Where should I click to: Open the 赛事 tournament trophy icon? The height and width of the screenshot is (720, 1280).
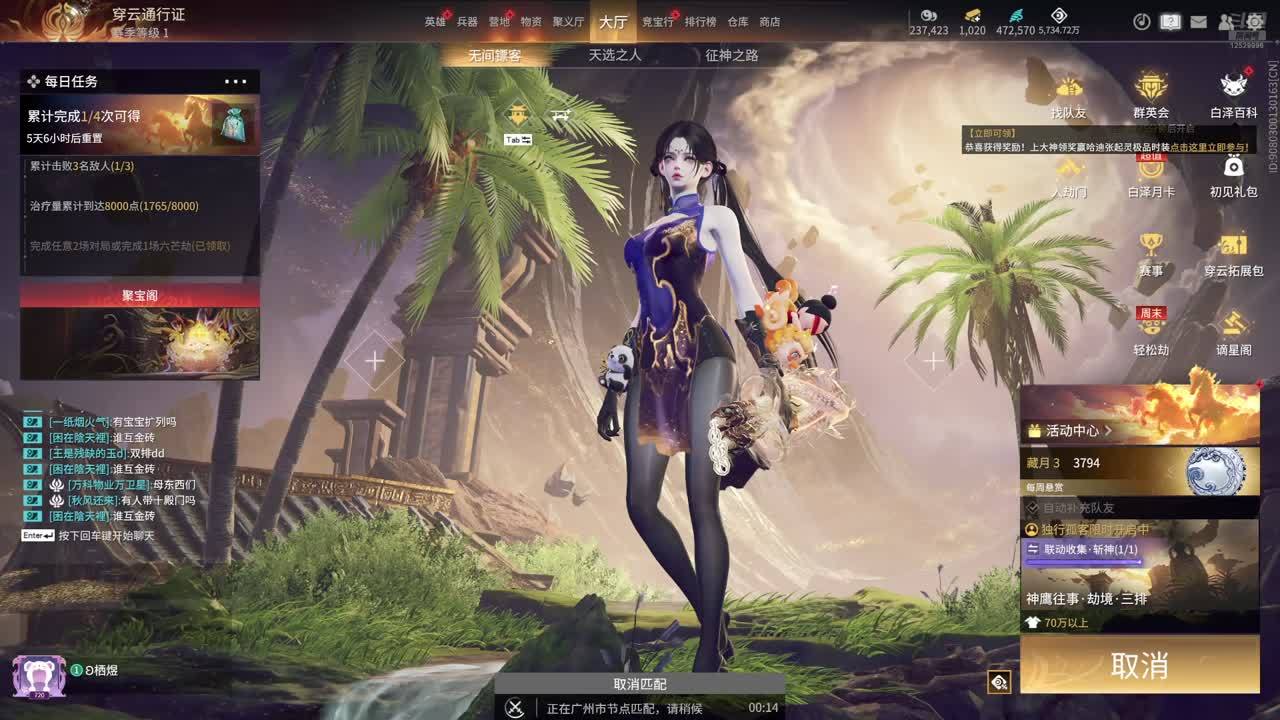1151,254
